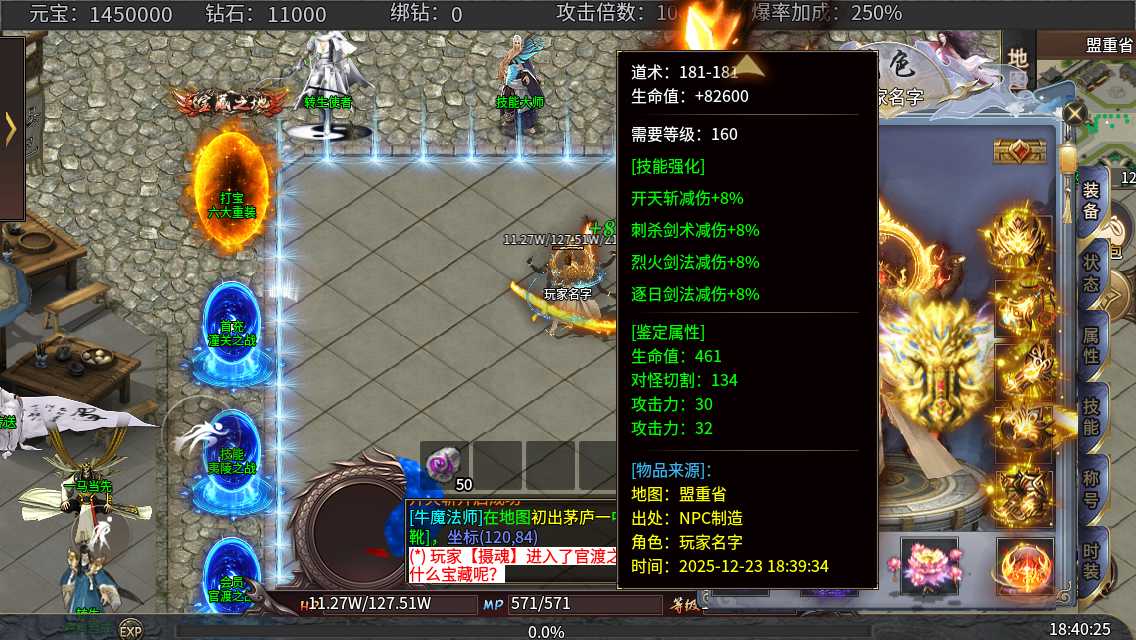This screenshot has height=640, width=1136.
Task: Expand the collapsed left side panel arrow
Action: (11, 128)
